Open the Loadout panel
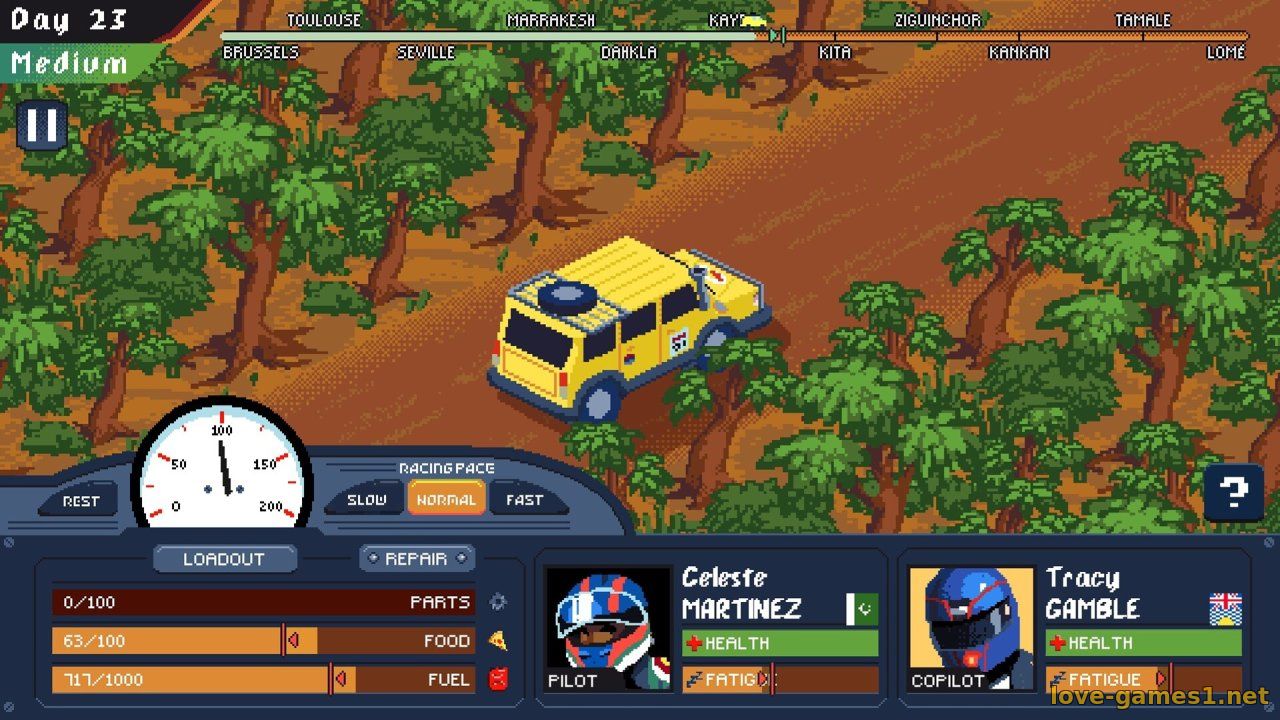This screenshot has width=1280, height=720. tap(224, 559)
